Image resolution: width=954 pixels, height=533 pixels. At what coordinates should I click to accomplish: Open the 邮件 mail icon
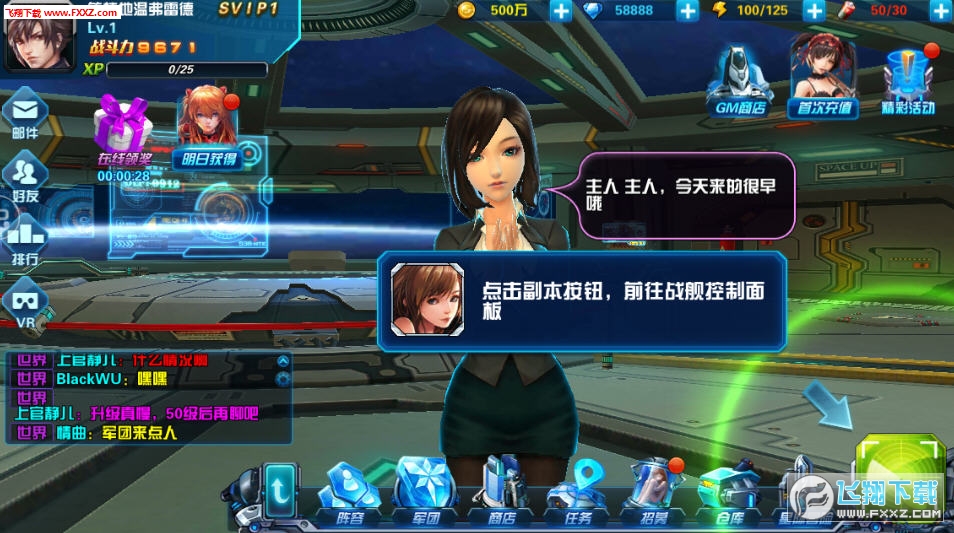(x=26, y=113)
